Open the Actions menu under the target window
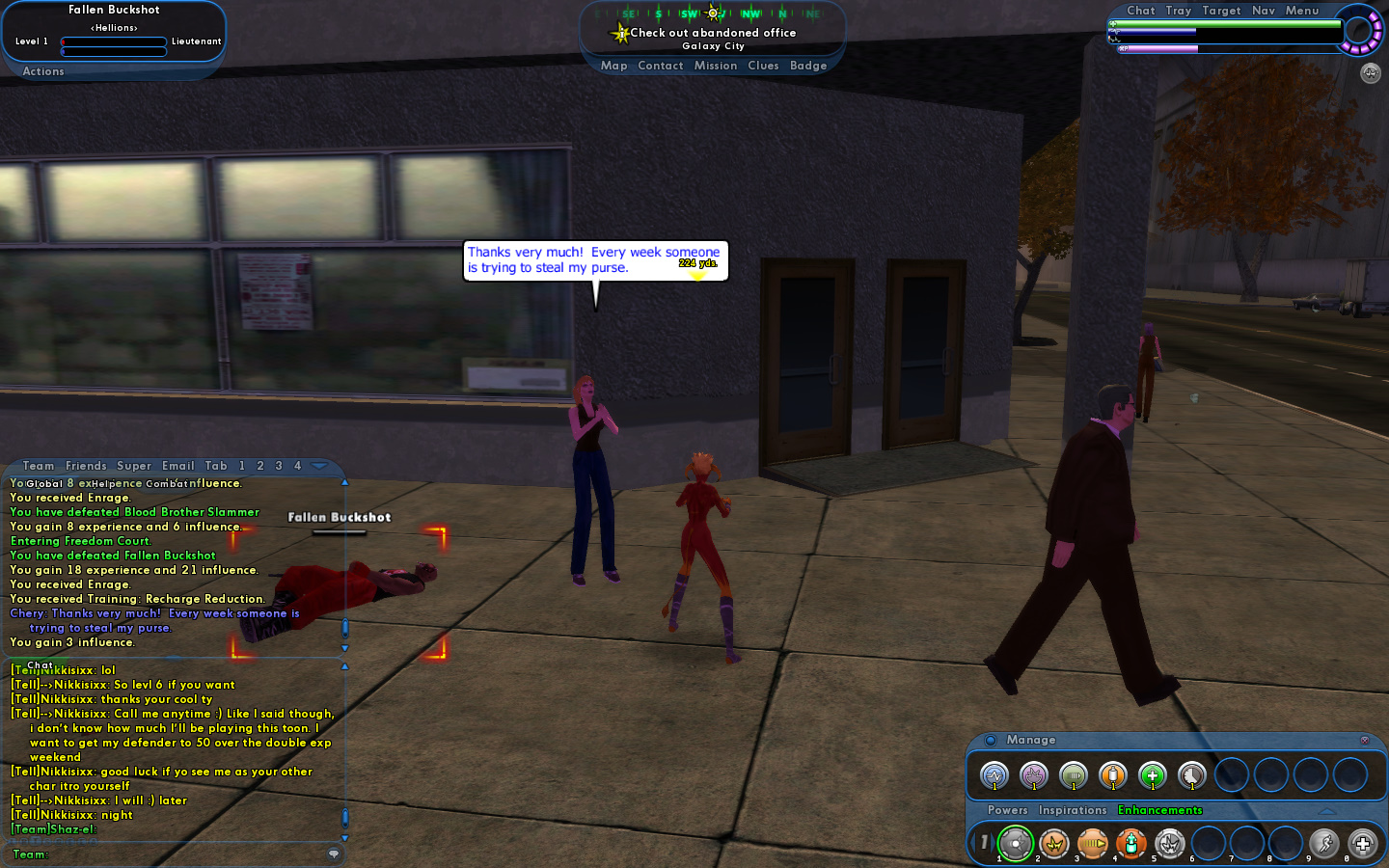1389x868 pixels. 43,71
